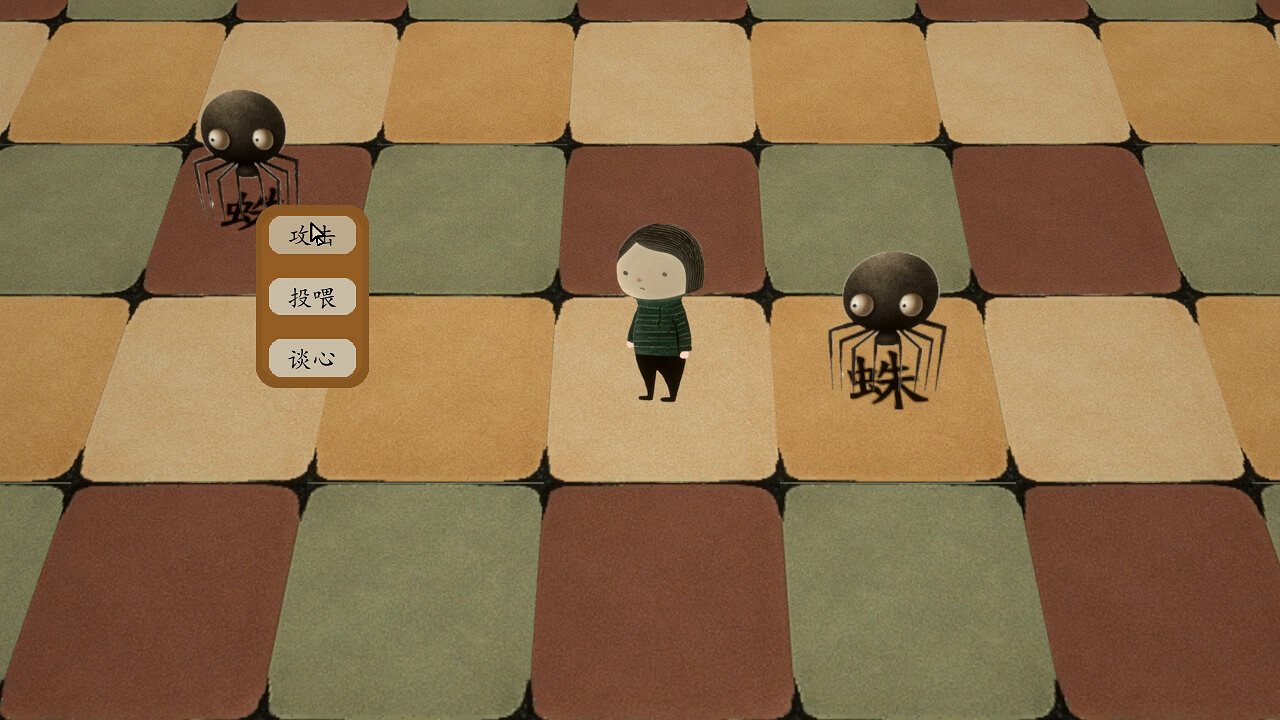Click the left spider's eyes
The image size is (1280, 720).
(243, 135)
